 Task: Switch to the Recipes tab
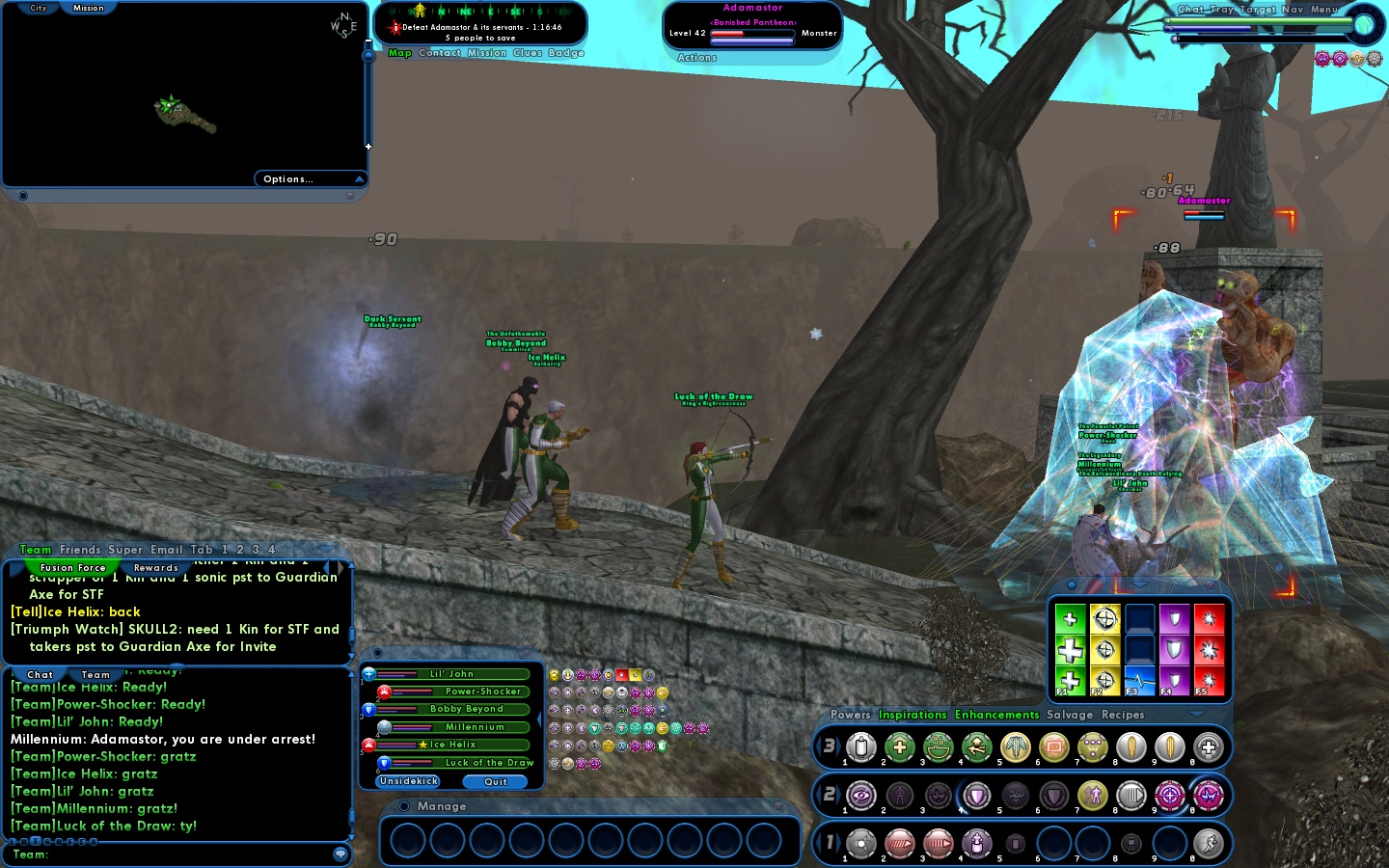(x=1123, y=715)
